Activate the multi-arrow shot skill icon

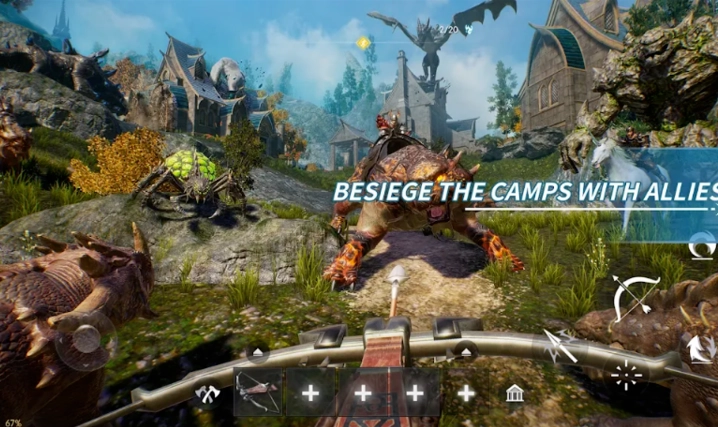pyautogui.click(x=560, y=345)
